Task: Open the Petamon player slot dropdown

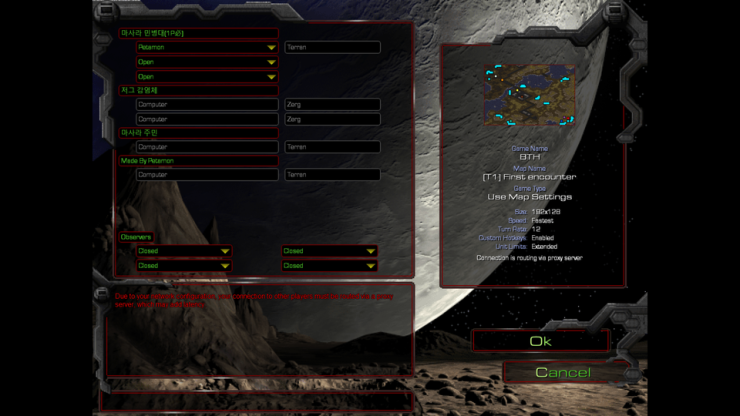Action: point(206,47)
